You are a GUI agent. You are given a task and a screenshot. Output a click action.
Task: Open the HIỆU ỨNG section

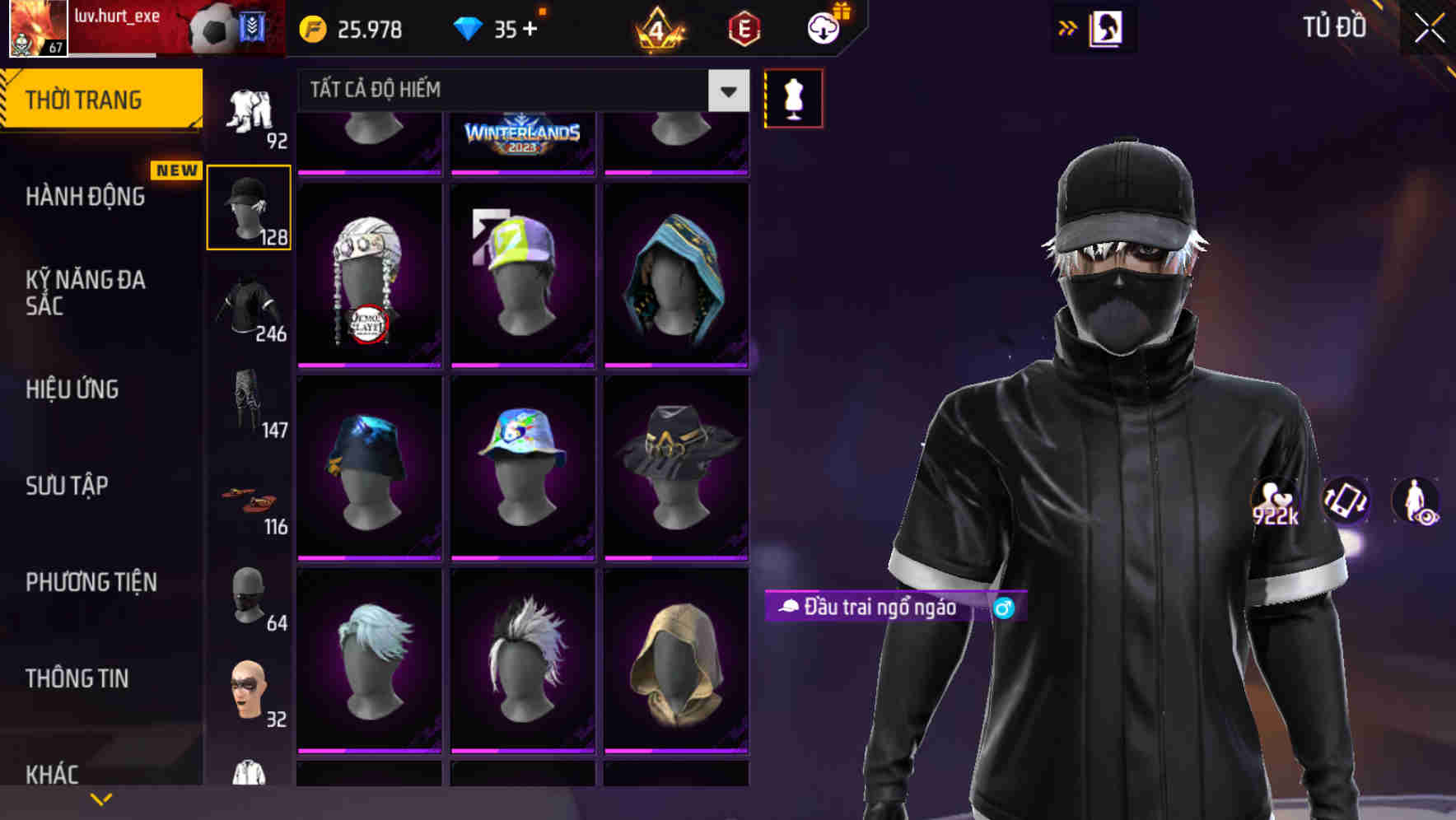tap(74, 389)
